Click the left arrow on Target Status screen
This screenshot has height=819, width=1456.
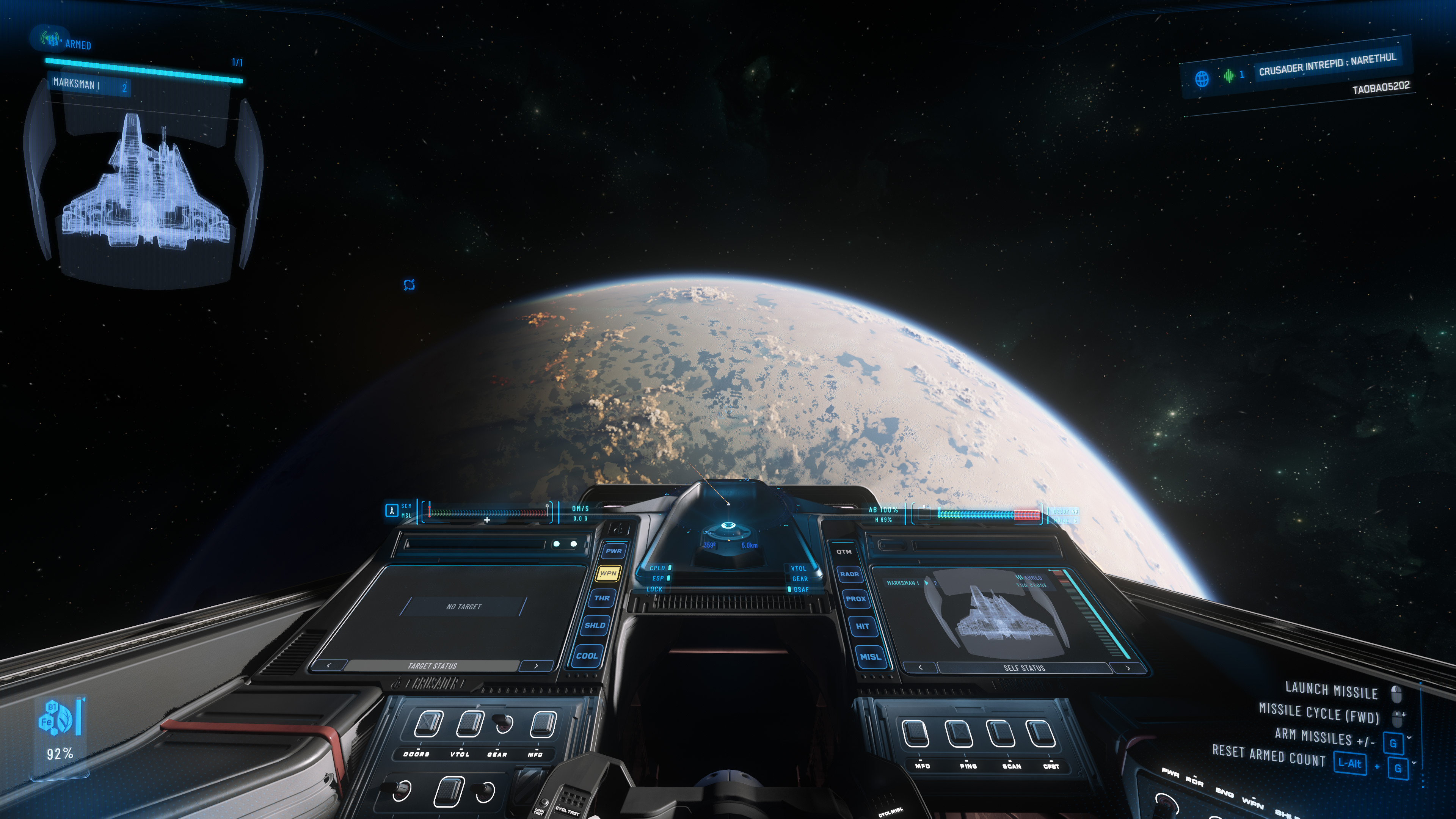329,665
